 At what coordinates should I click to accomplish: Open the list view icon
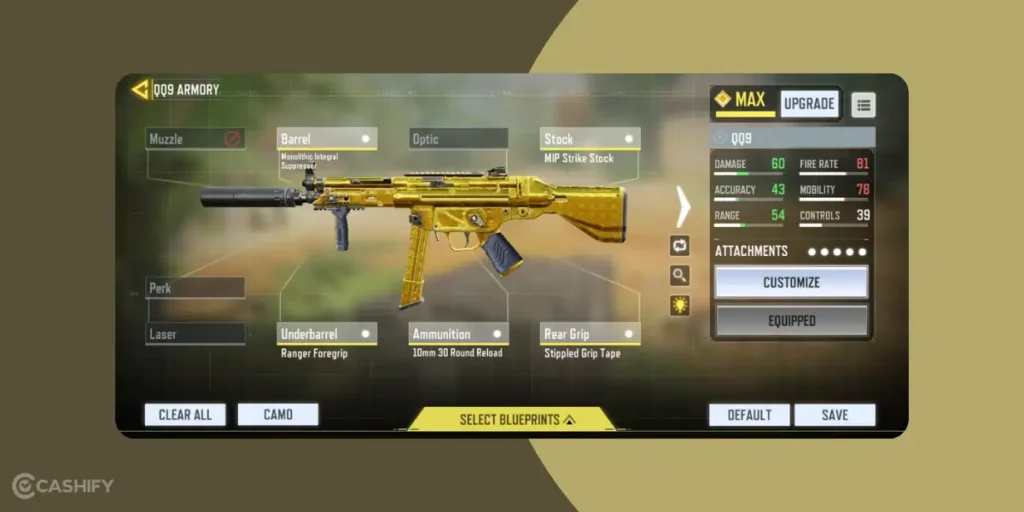point(863,104)
